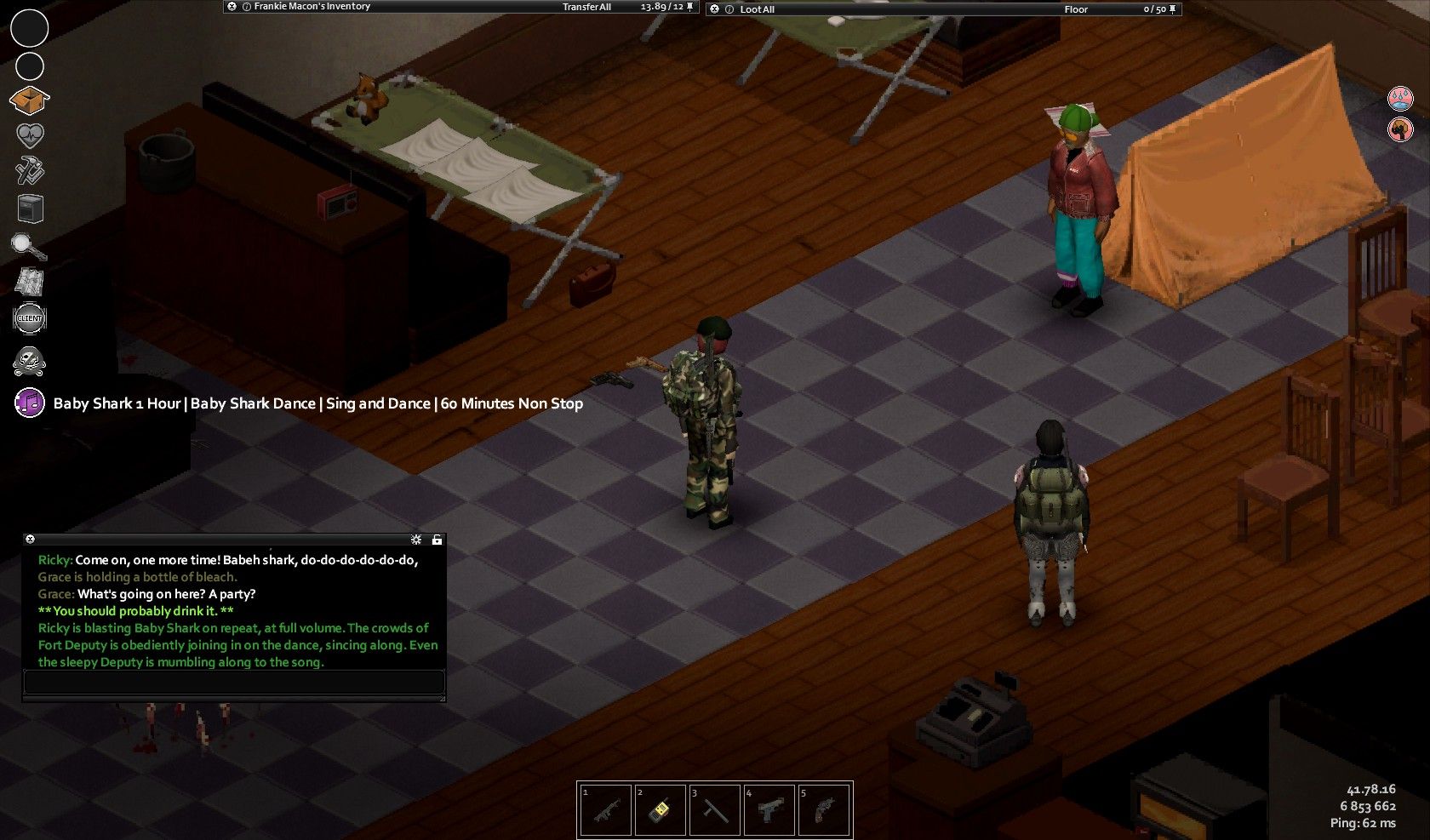Close the loot window
The image size is (1430, 840).
click(714, 9)
